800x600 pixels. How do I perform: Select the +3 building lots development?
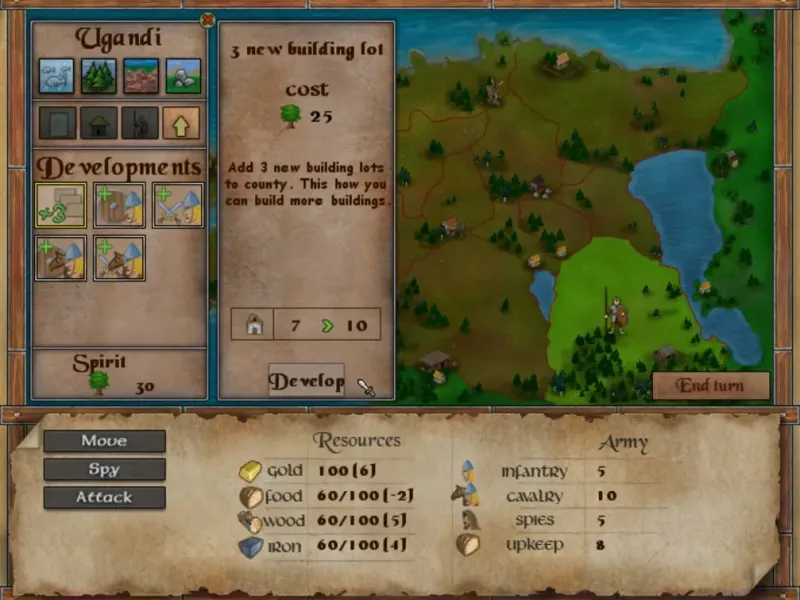click(x=61, y=204)
